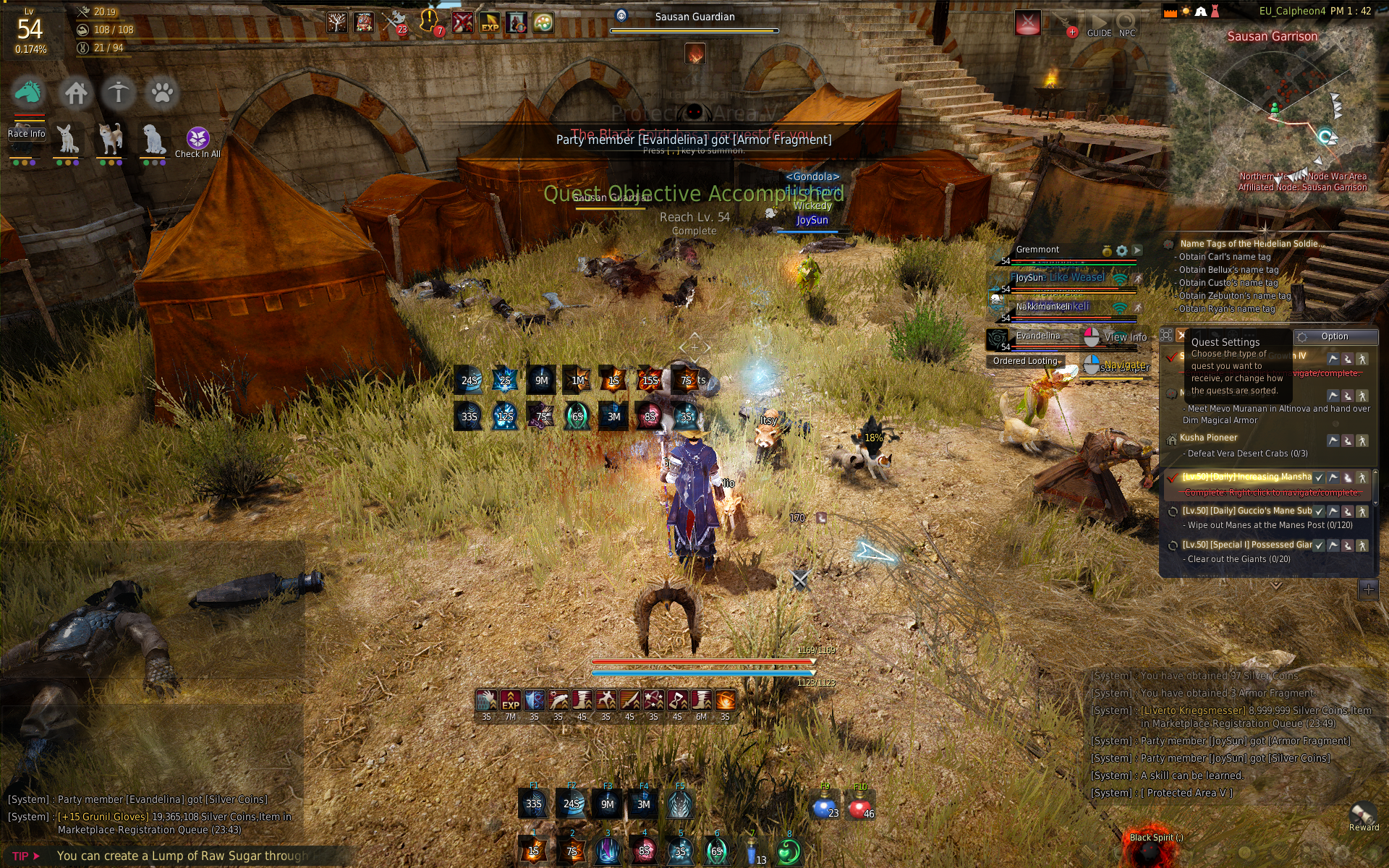1389x868 pixels.
Task: Select the Kusha Pioneer quest entry
Action: click(1208, 438)
